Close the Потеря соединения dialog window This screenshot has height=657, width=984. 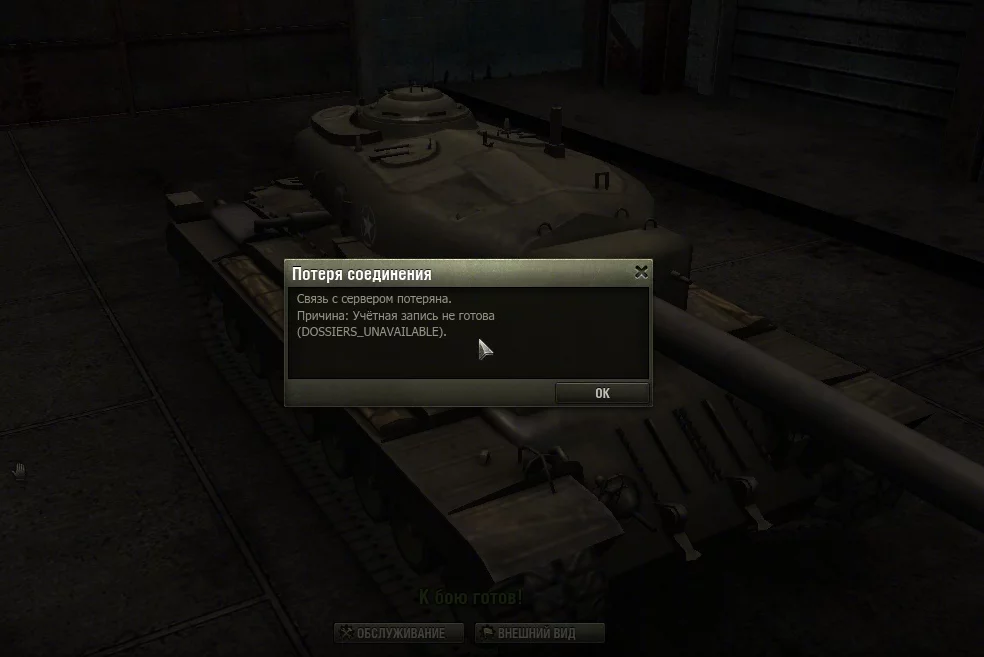coord(641,272)
